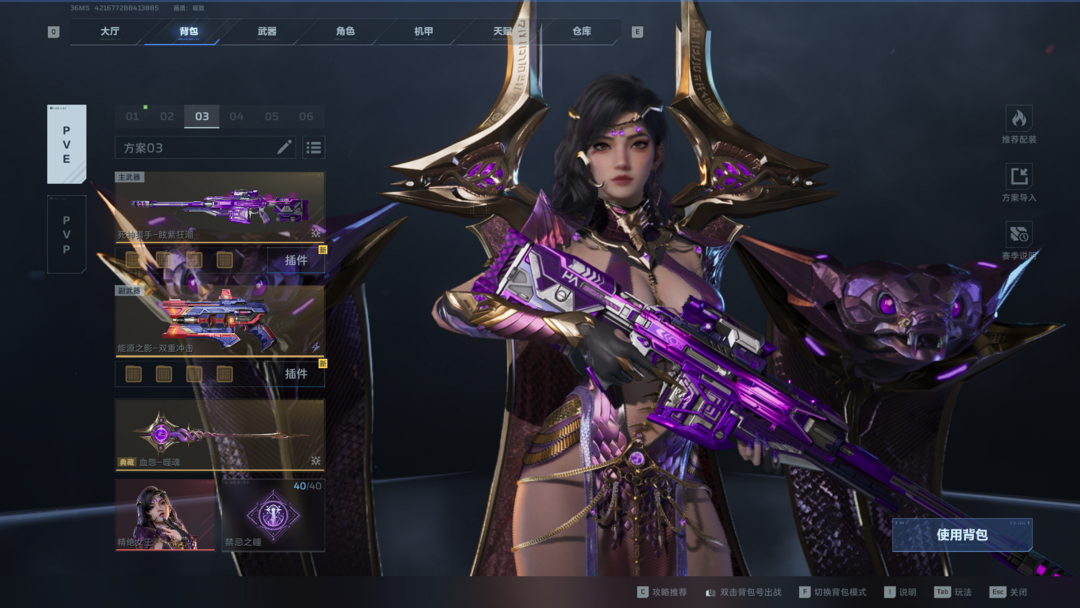The image size is (1080, 608).
Task: Switch to loadout slot 04
Action: click(x=237, y=116)
